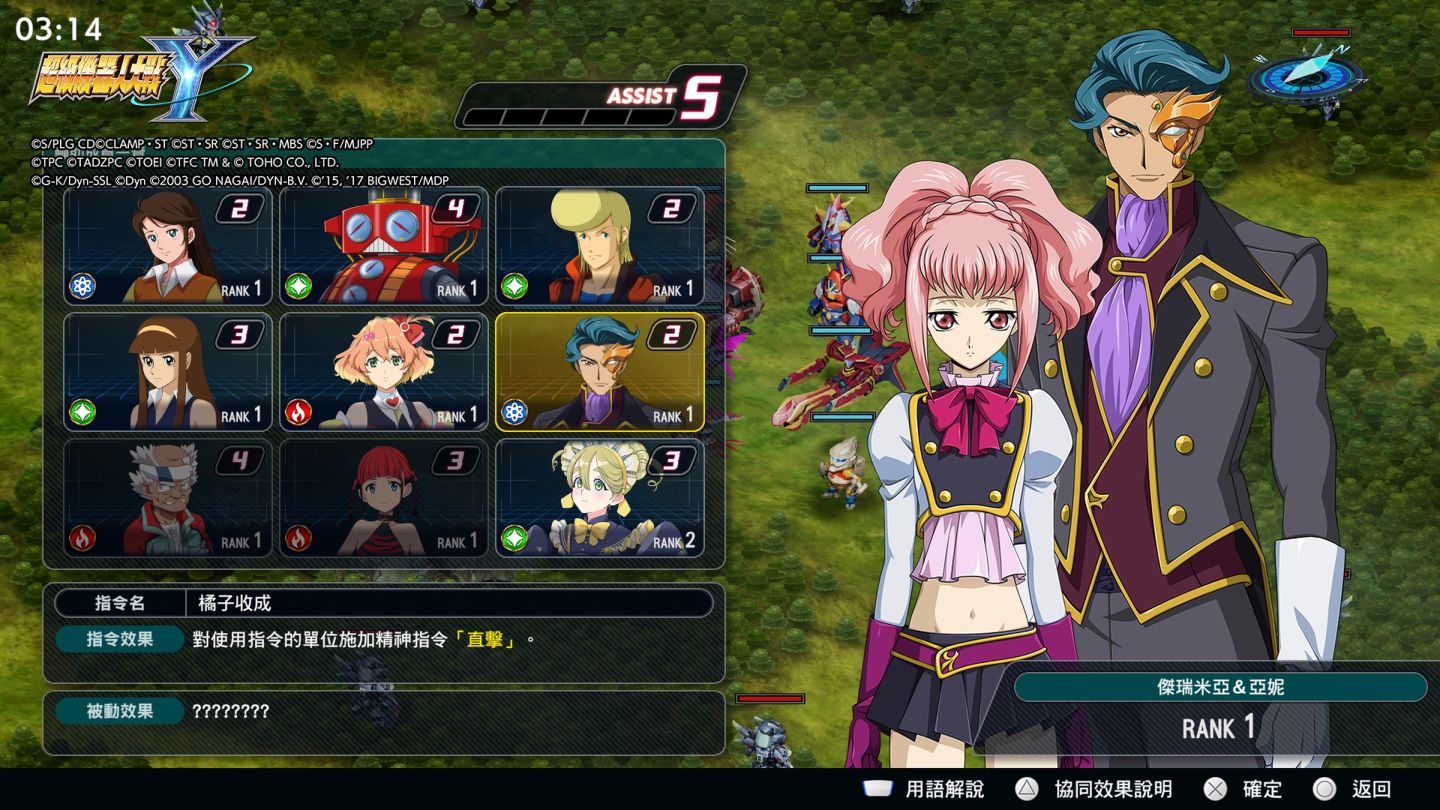The image size is (1440, 810).
Task: Select the blonde maid Rank 2 card
Action: click(x=600, y=498)
